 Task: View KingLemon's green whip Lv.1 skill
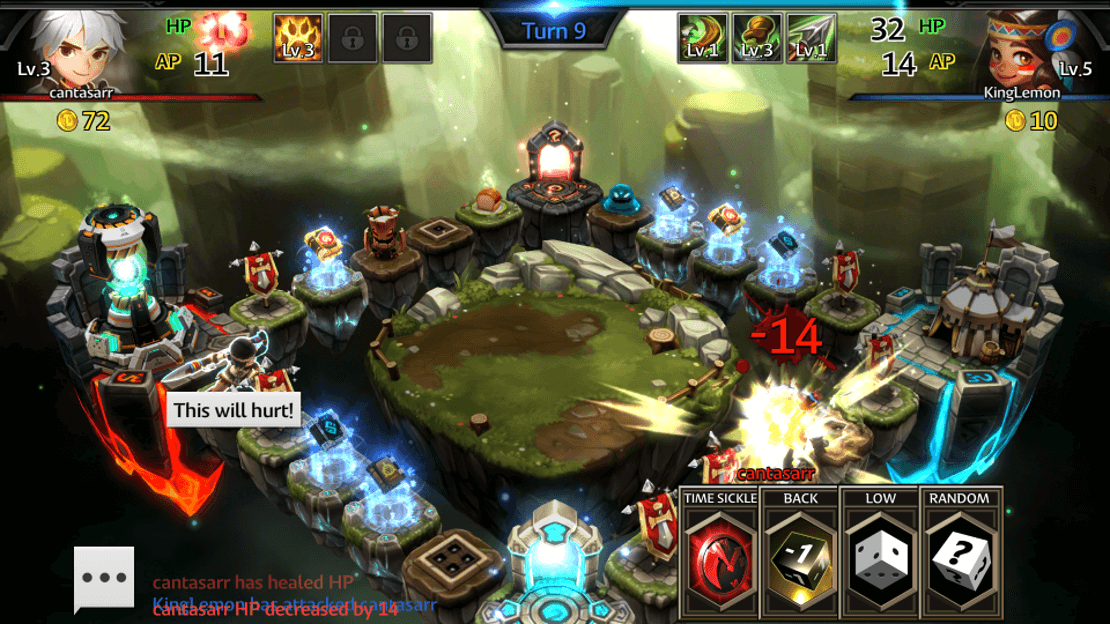(x=702, y=38)
